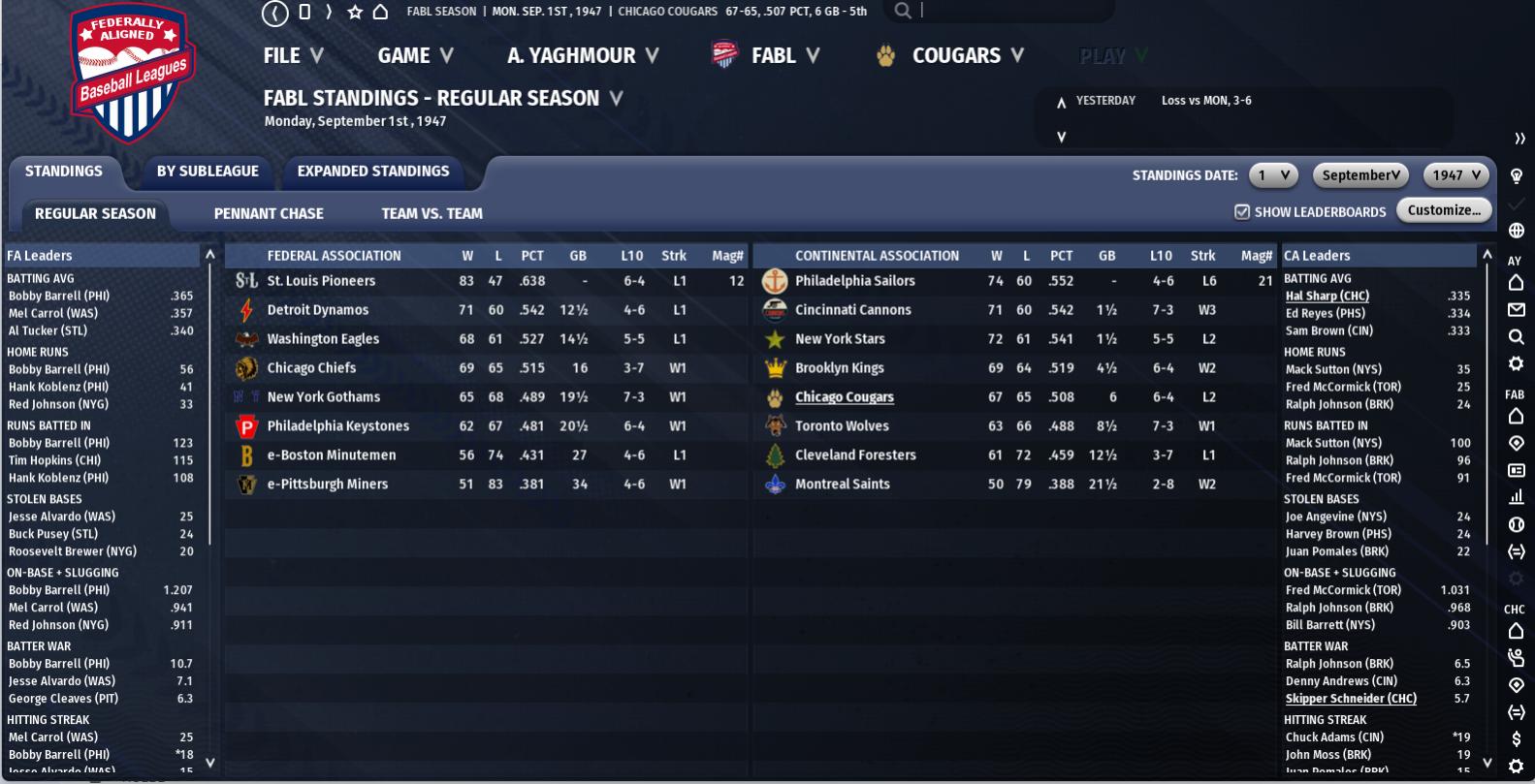Toggle the Show Leaderboards checkbox
The width and height of the screenshot is (1535, 784).
pyautogui.click(x=1242, y=212)
